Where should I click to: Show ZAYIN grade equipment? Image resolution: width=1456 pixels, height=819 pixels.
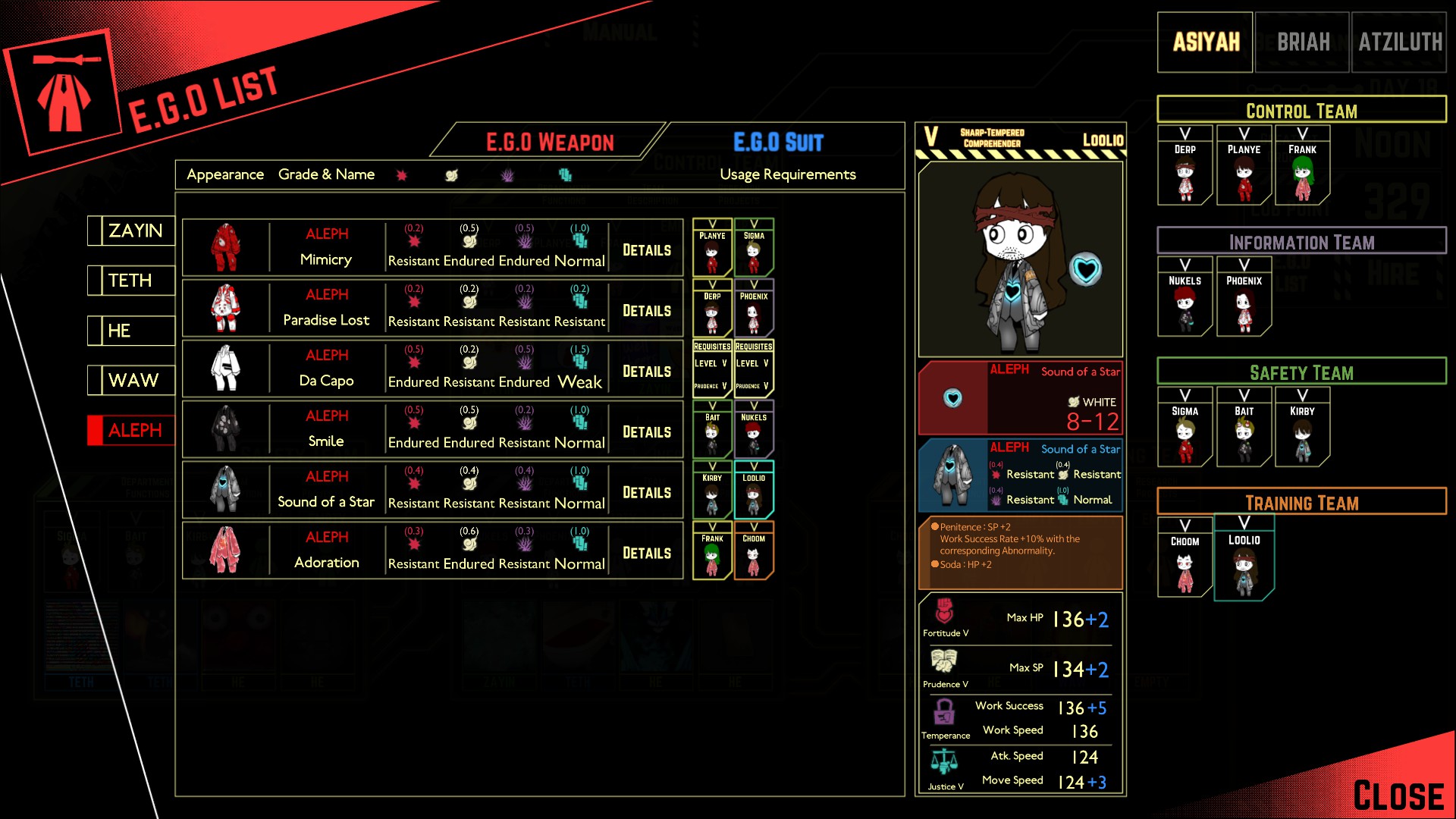(x=133, y=231)
